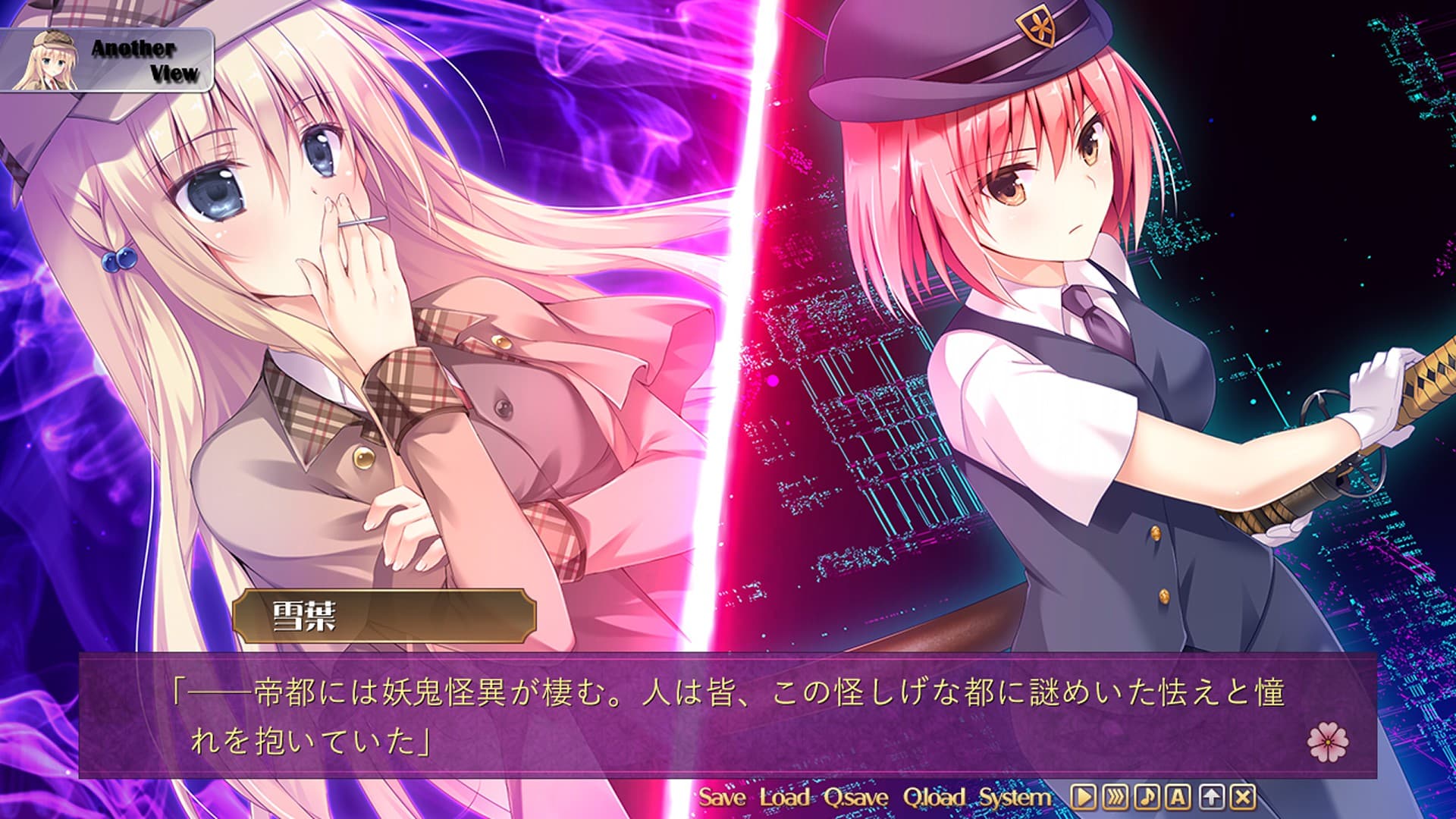Click the letter A icon button
This screenshot has height=819, width=1456.
point(1178,797)
